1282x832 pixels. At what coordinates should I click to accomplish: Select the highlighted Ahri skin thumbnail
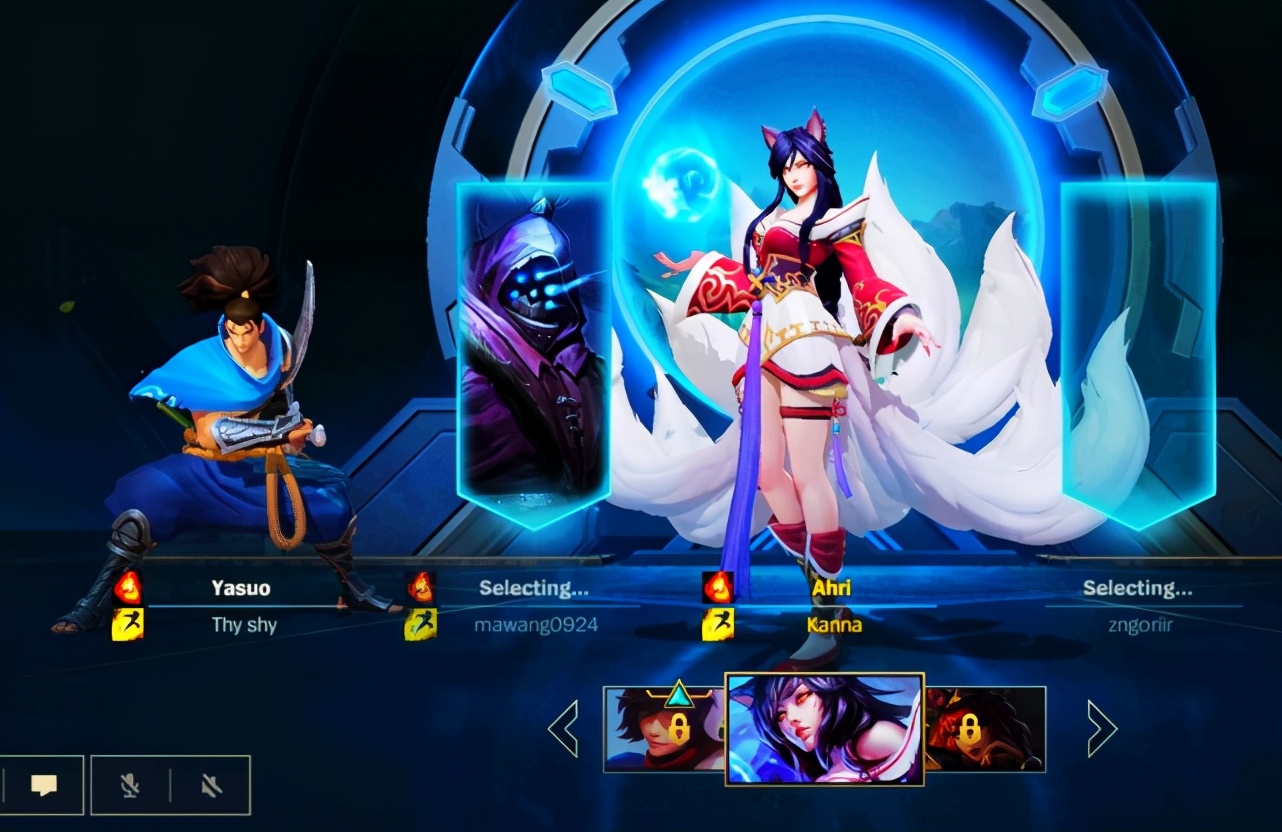[826, 731]
